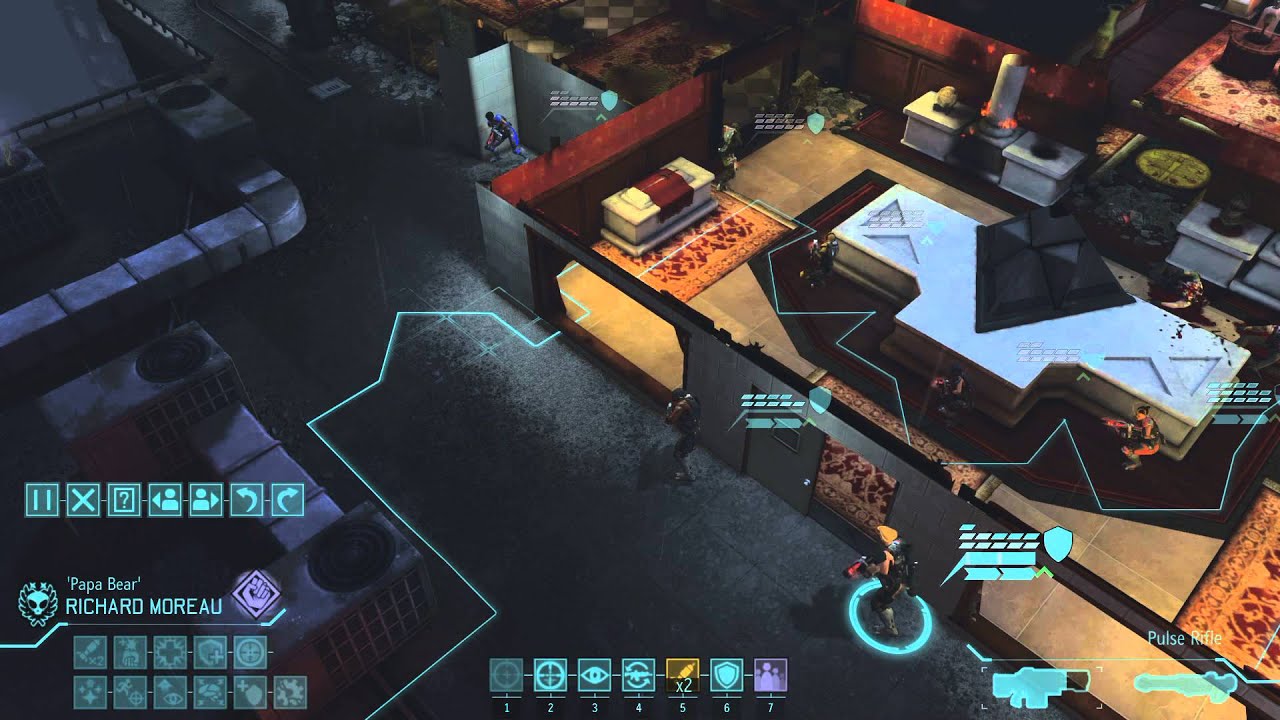Pause the game with the pause icon

(42, 499)
